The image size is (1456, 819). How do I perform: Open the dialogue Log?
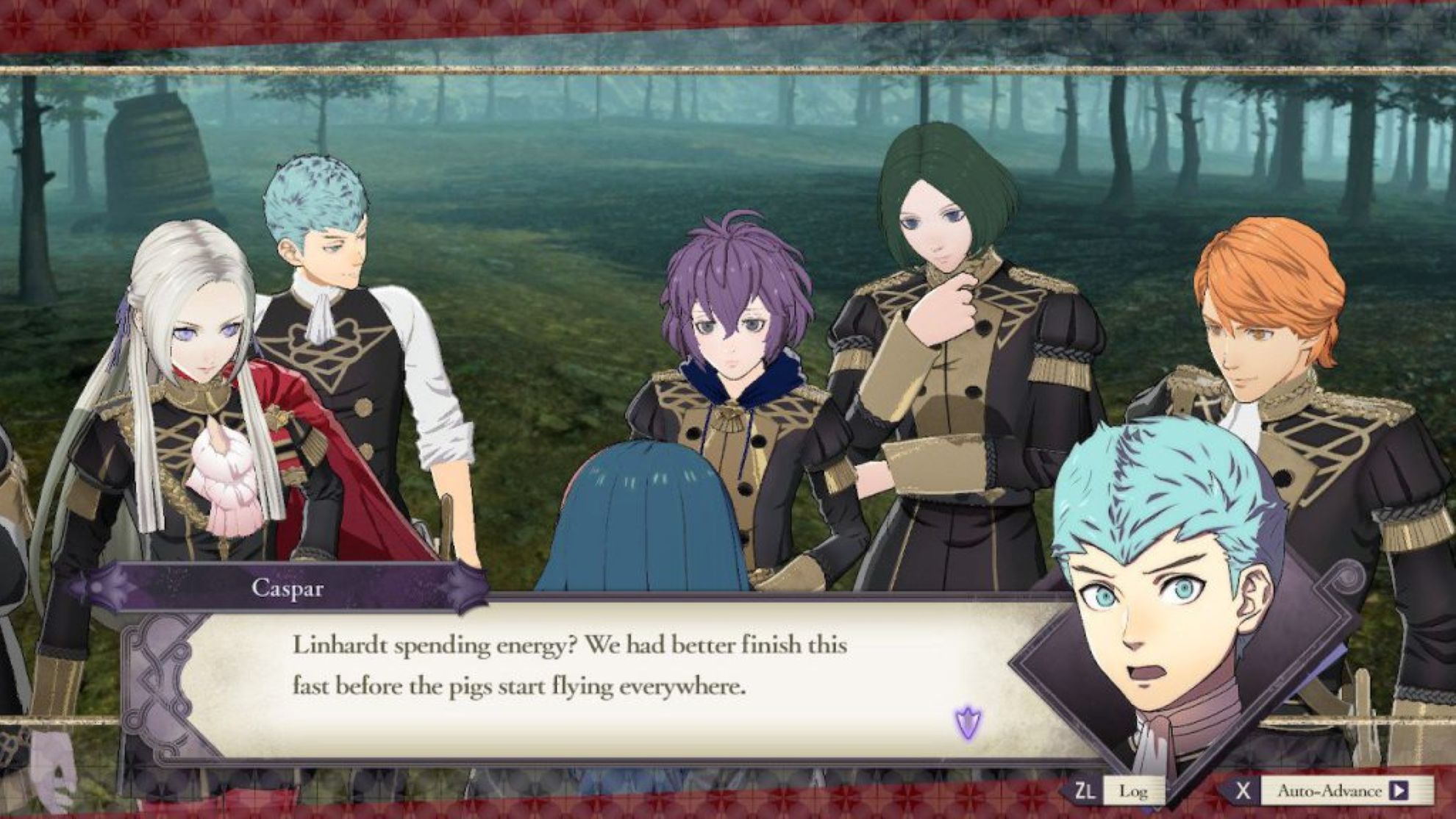pyautogui.click(x=1132, y=791)
